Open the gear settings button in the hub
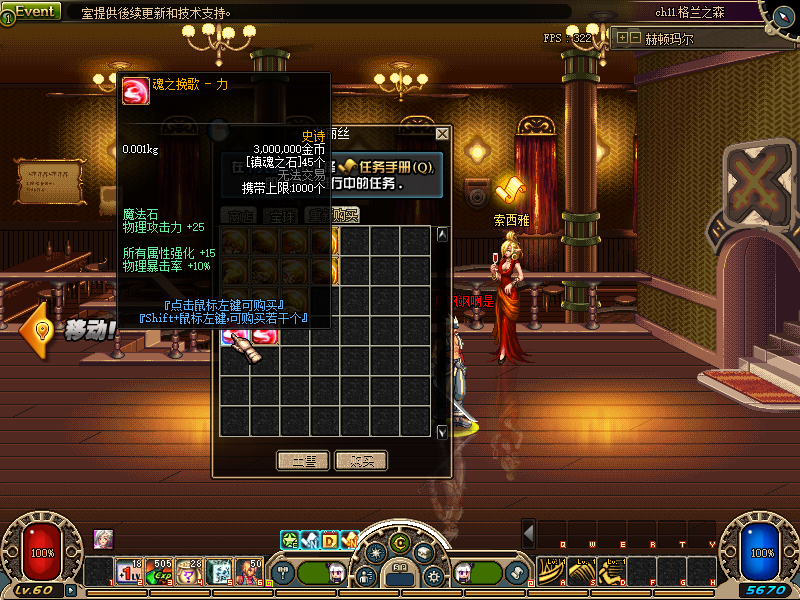 click(432, 576)
